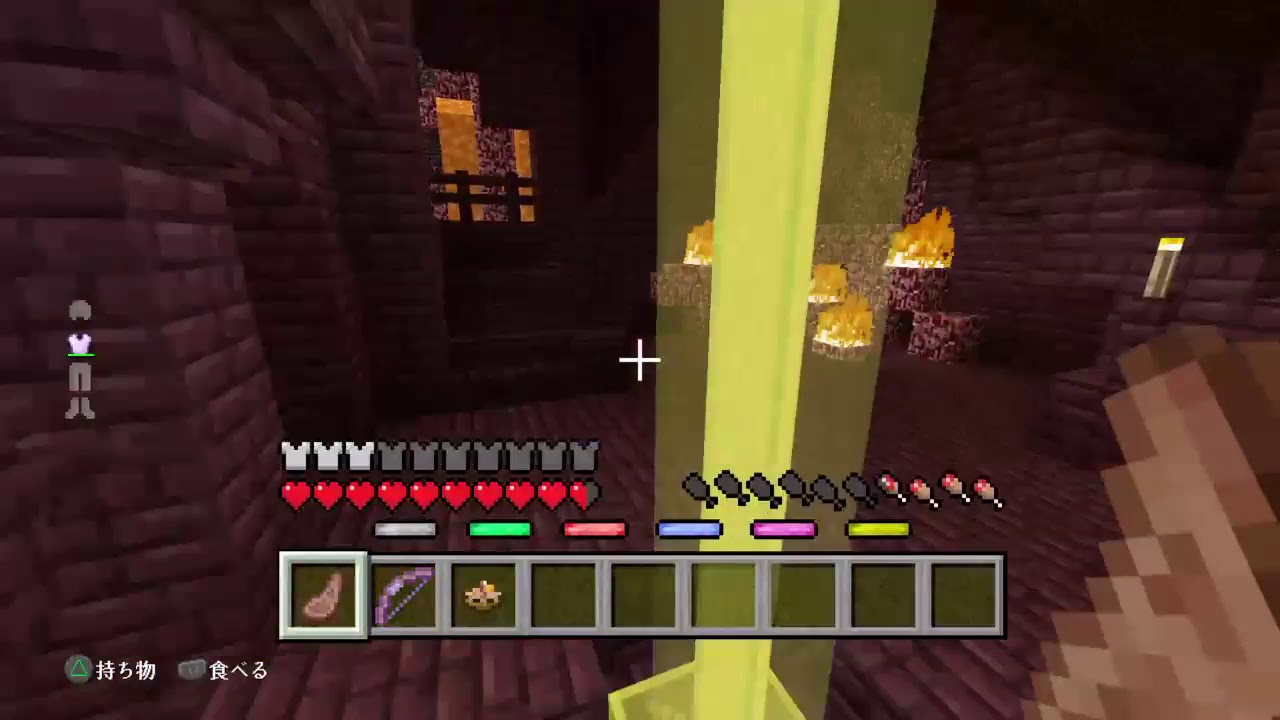Screen dimensions: 1280x720
Task: Click the helmet slot on the armor indicator
Action: 80,311
